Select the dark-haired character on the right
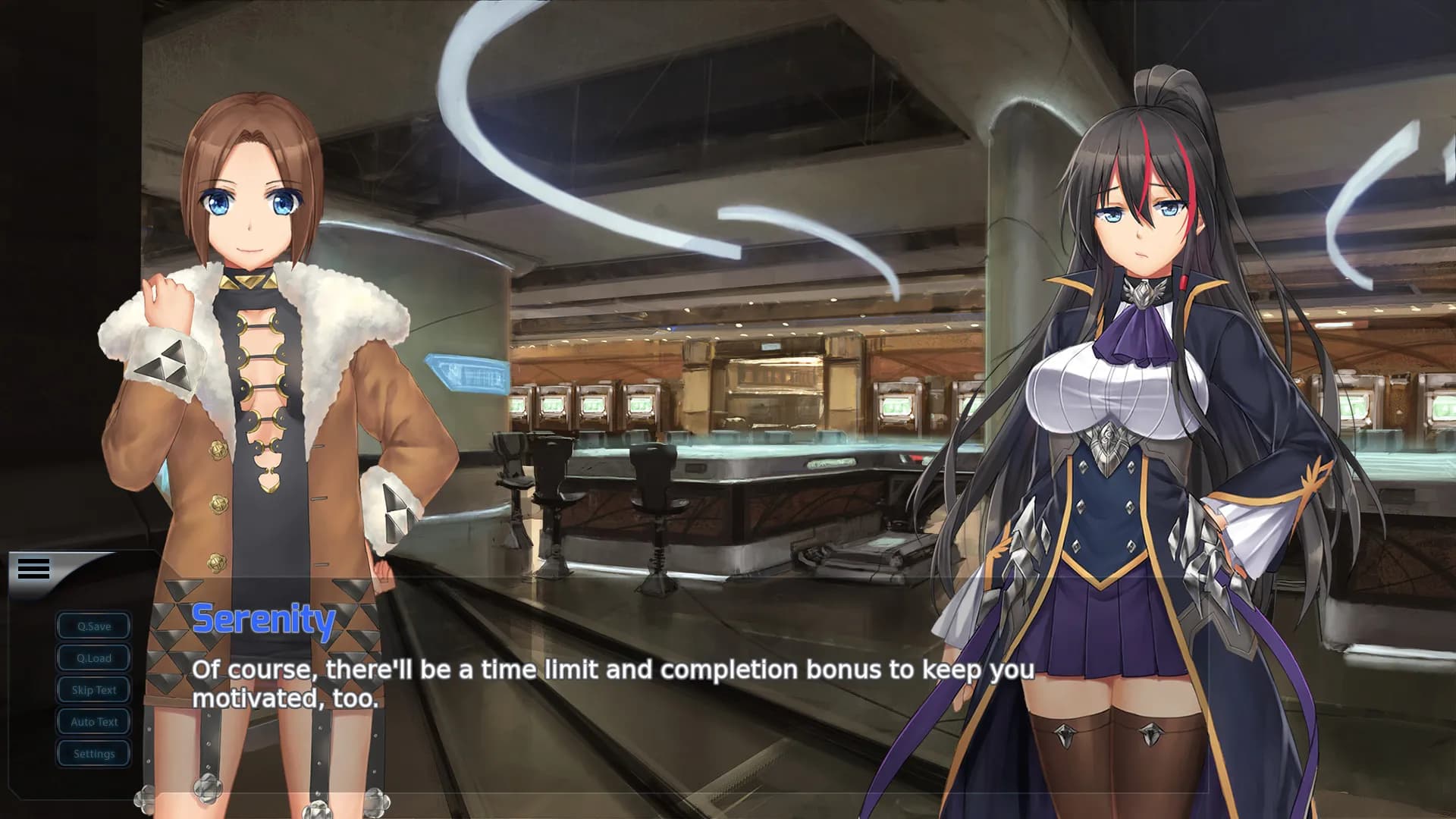The image size is (1456, 819). (1137, 379)
